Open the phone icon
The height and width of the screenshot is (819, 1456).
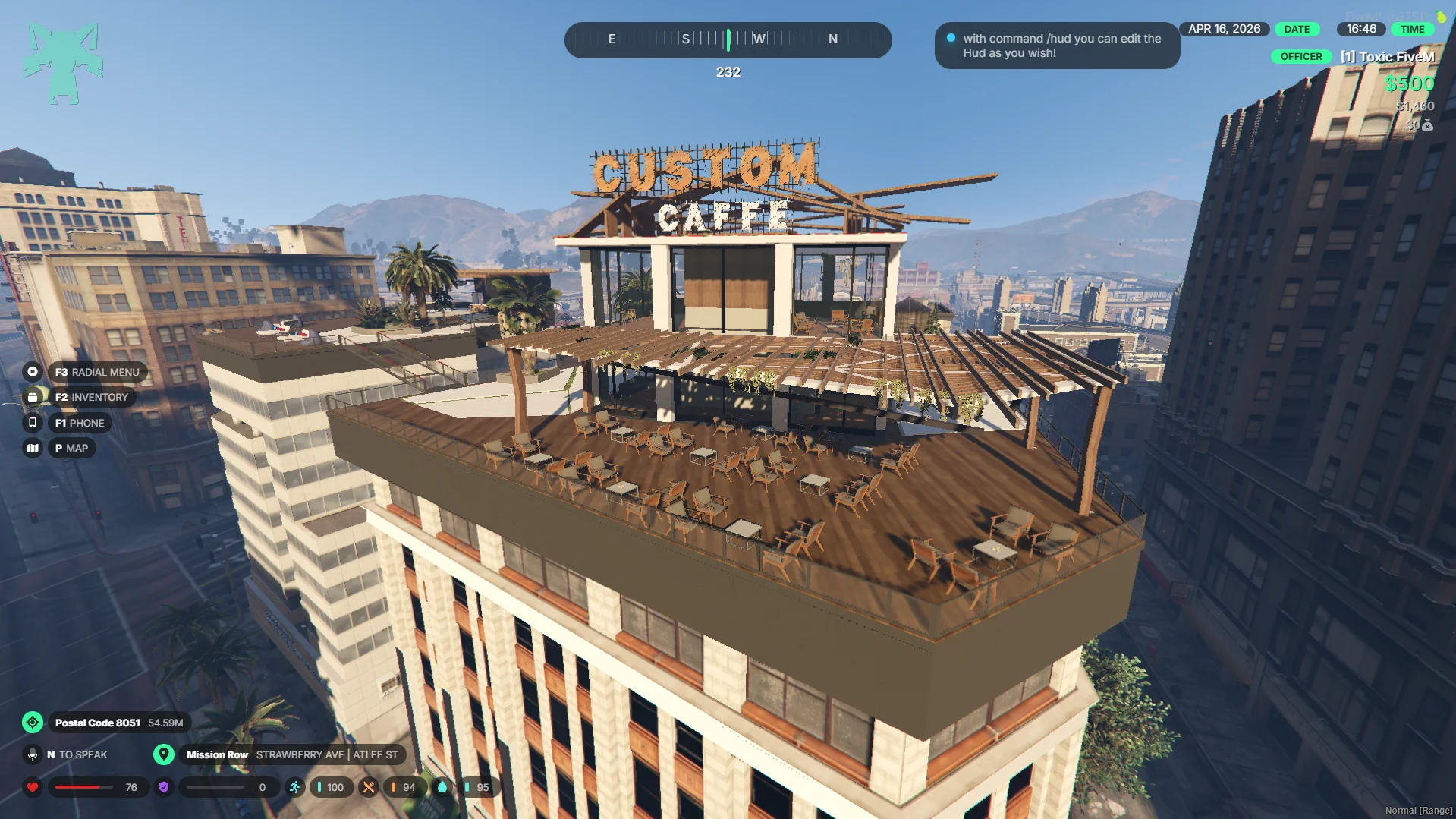click(x=33, y=423)
